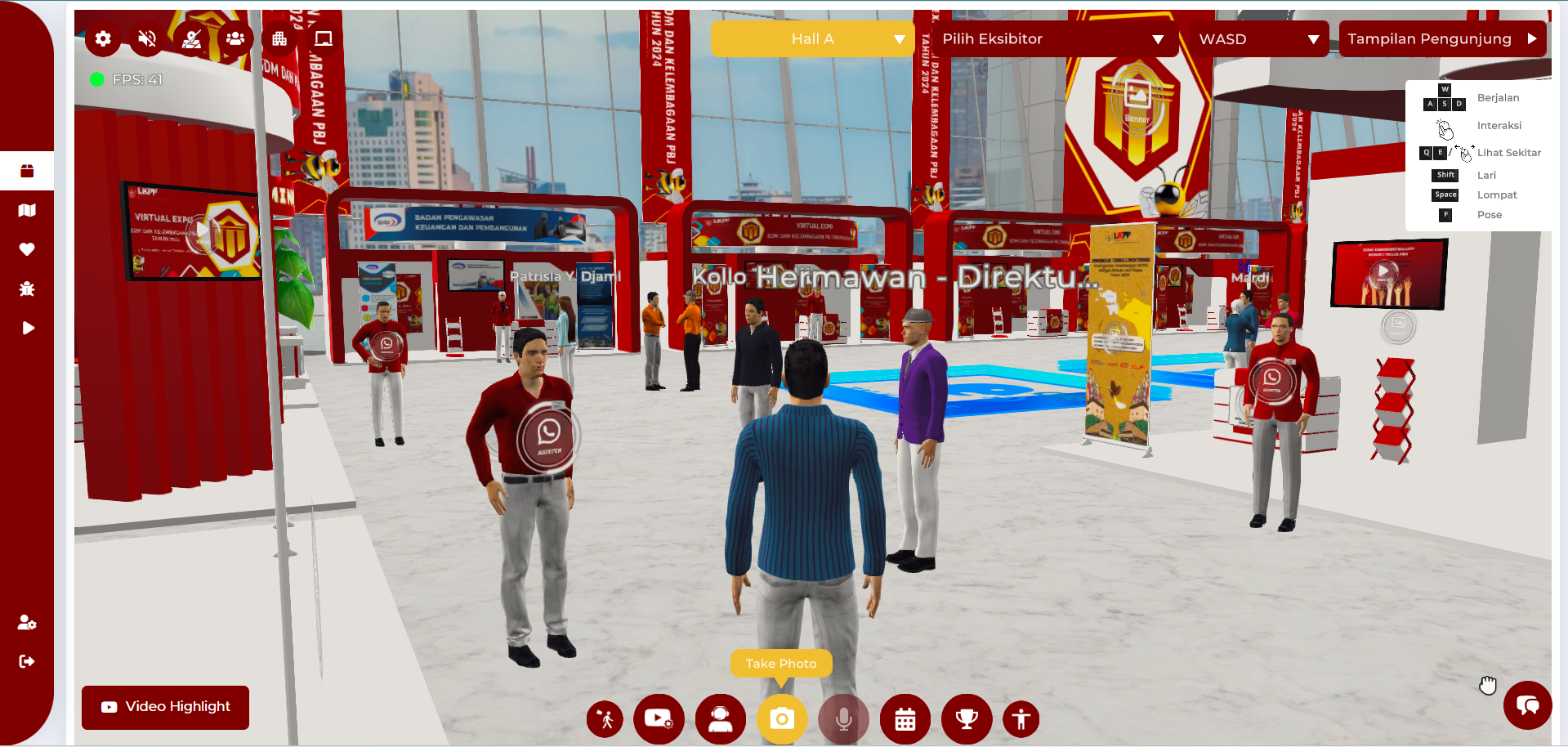The height and width of the screenshot is (747, 1568).
Task: Click the play video sidebar icon
Action: 27,328
